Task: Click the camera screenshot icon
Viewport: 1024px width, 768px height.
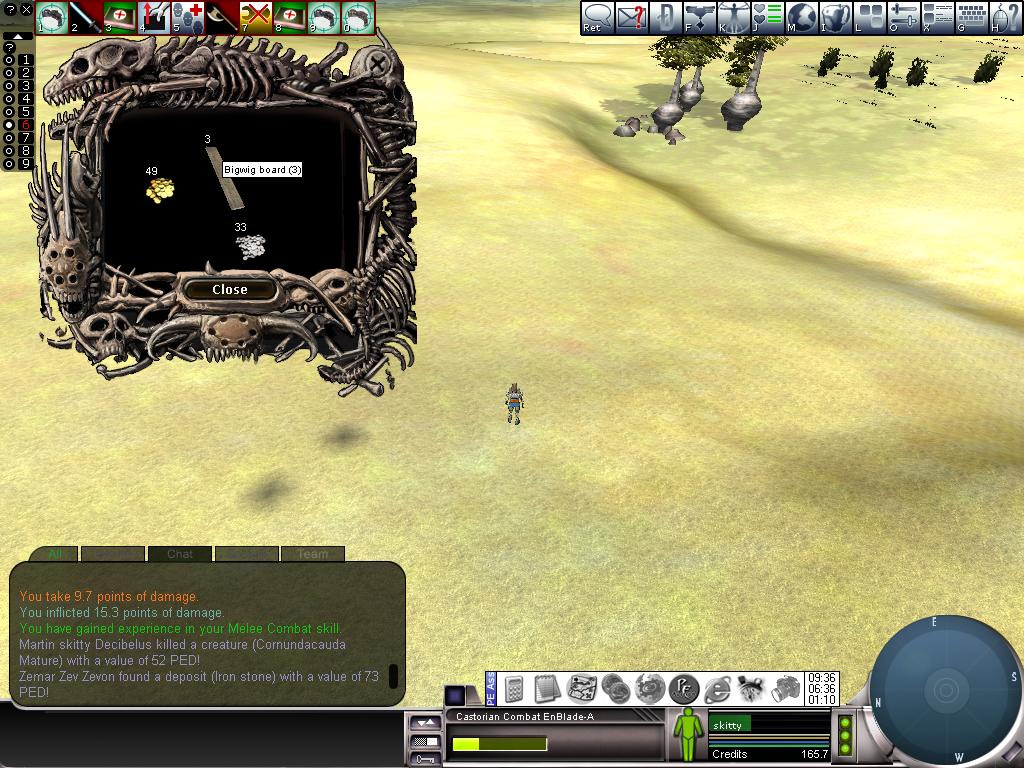Action: click(787, 688)
